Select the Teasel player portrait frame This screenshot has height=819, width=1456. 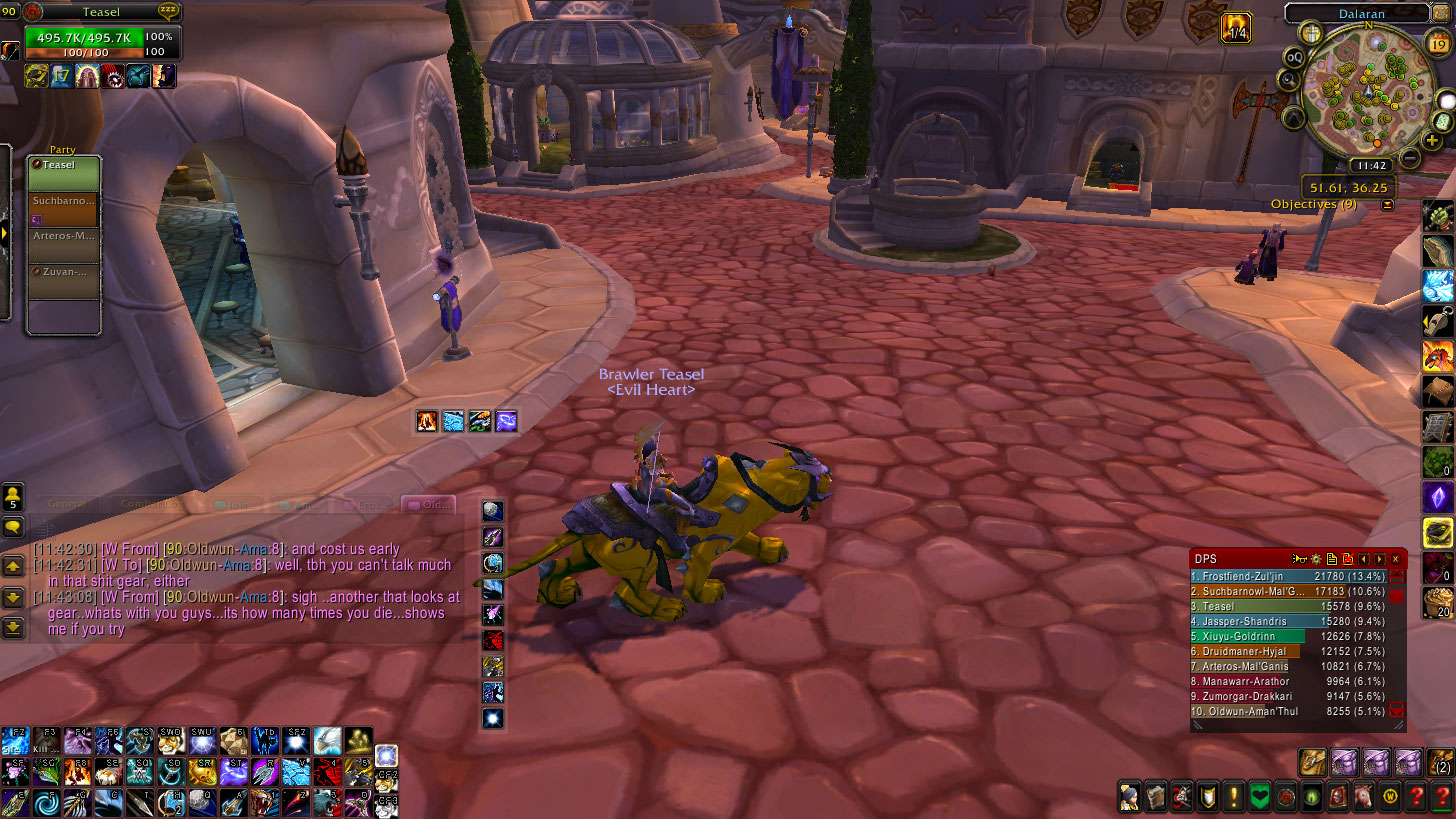100,38
